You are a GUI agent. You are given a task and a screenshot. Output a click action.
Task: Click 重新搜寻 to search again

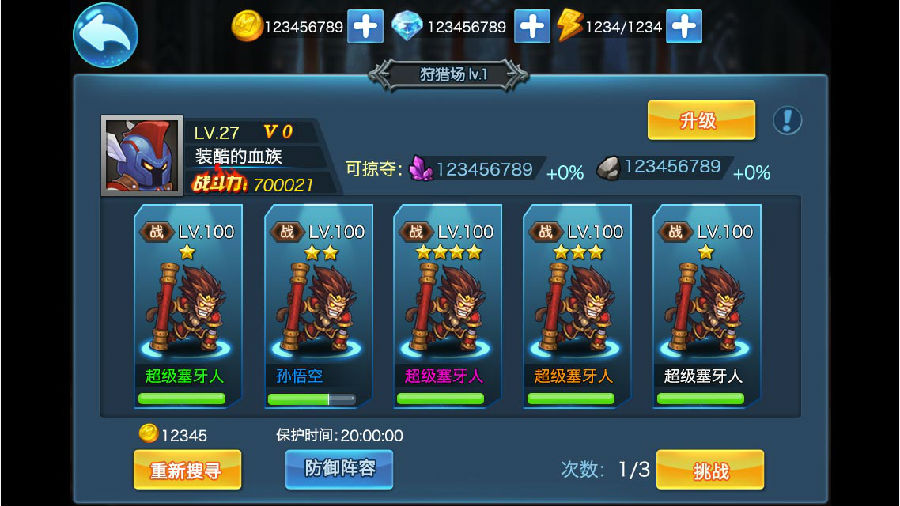[187, 470]
